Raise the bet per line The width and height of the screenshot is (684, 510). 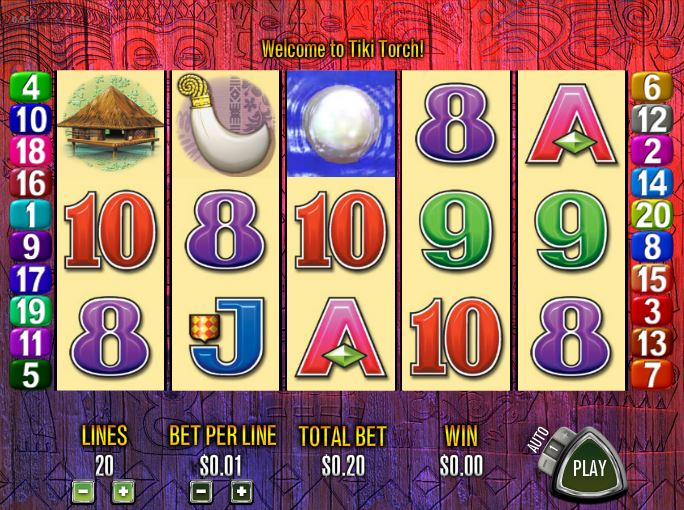(x=241, y=491)
